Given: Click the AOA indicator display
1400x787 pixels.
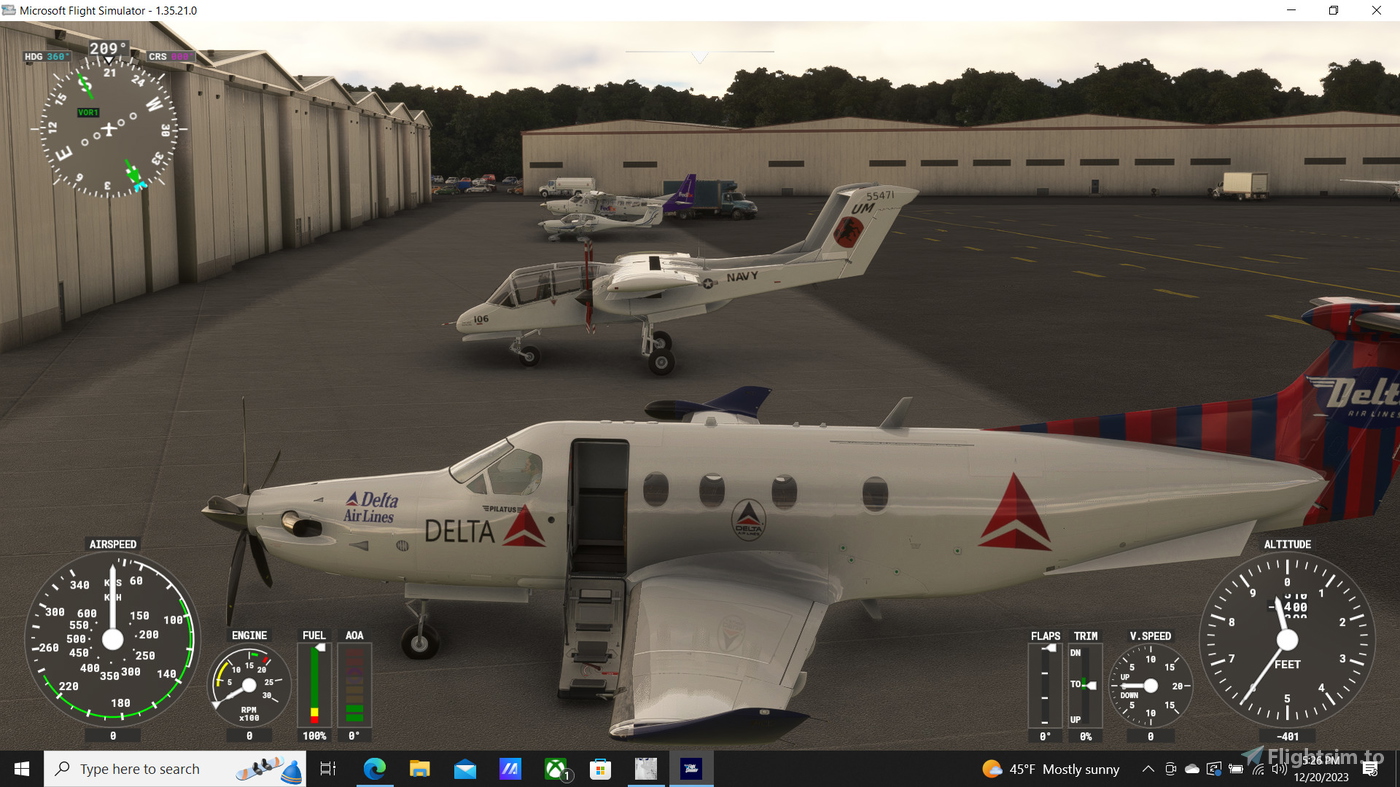Looking at the screenshot, I should coord(355,685).
